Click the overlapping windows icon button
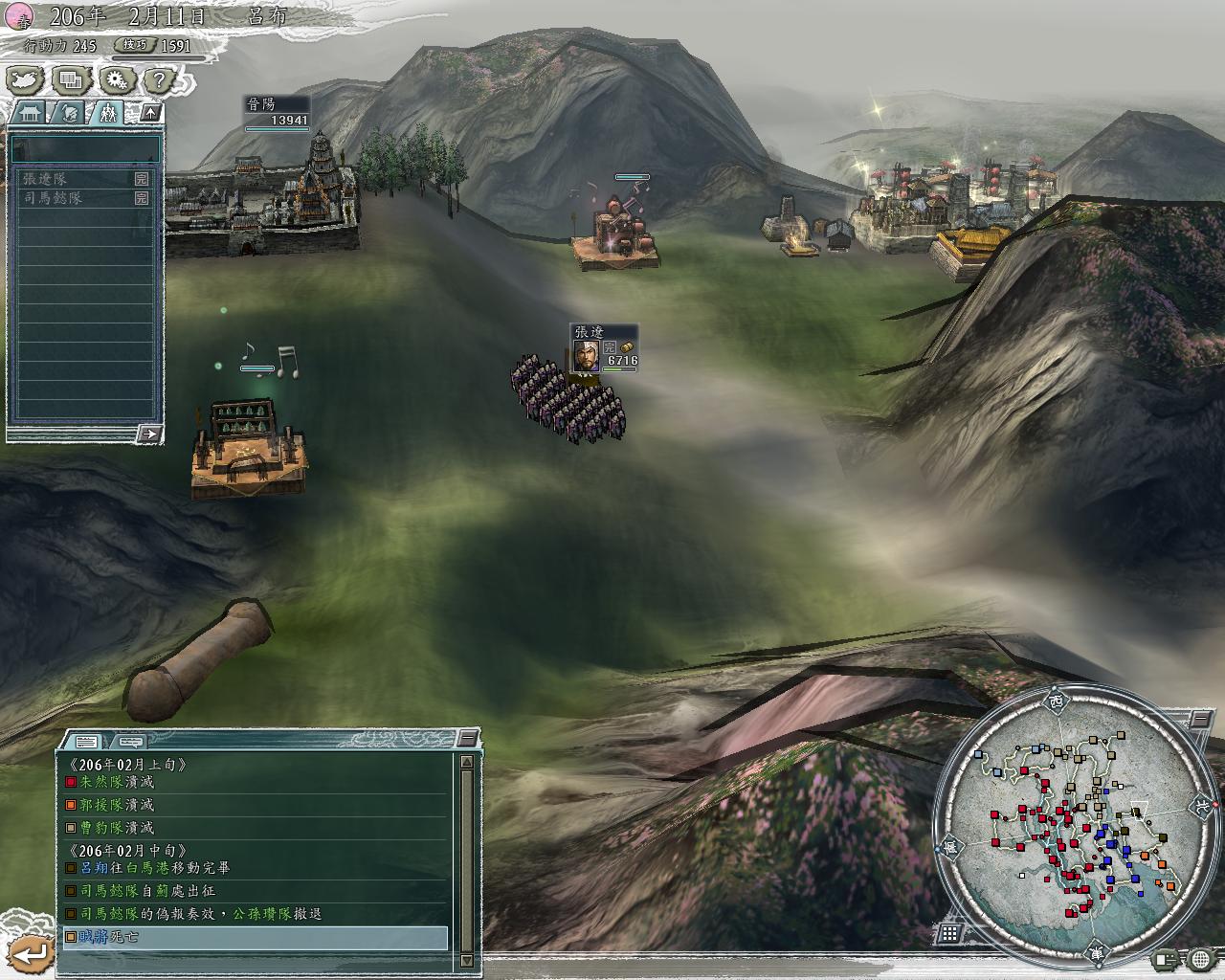 coord(70,79)
